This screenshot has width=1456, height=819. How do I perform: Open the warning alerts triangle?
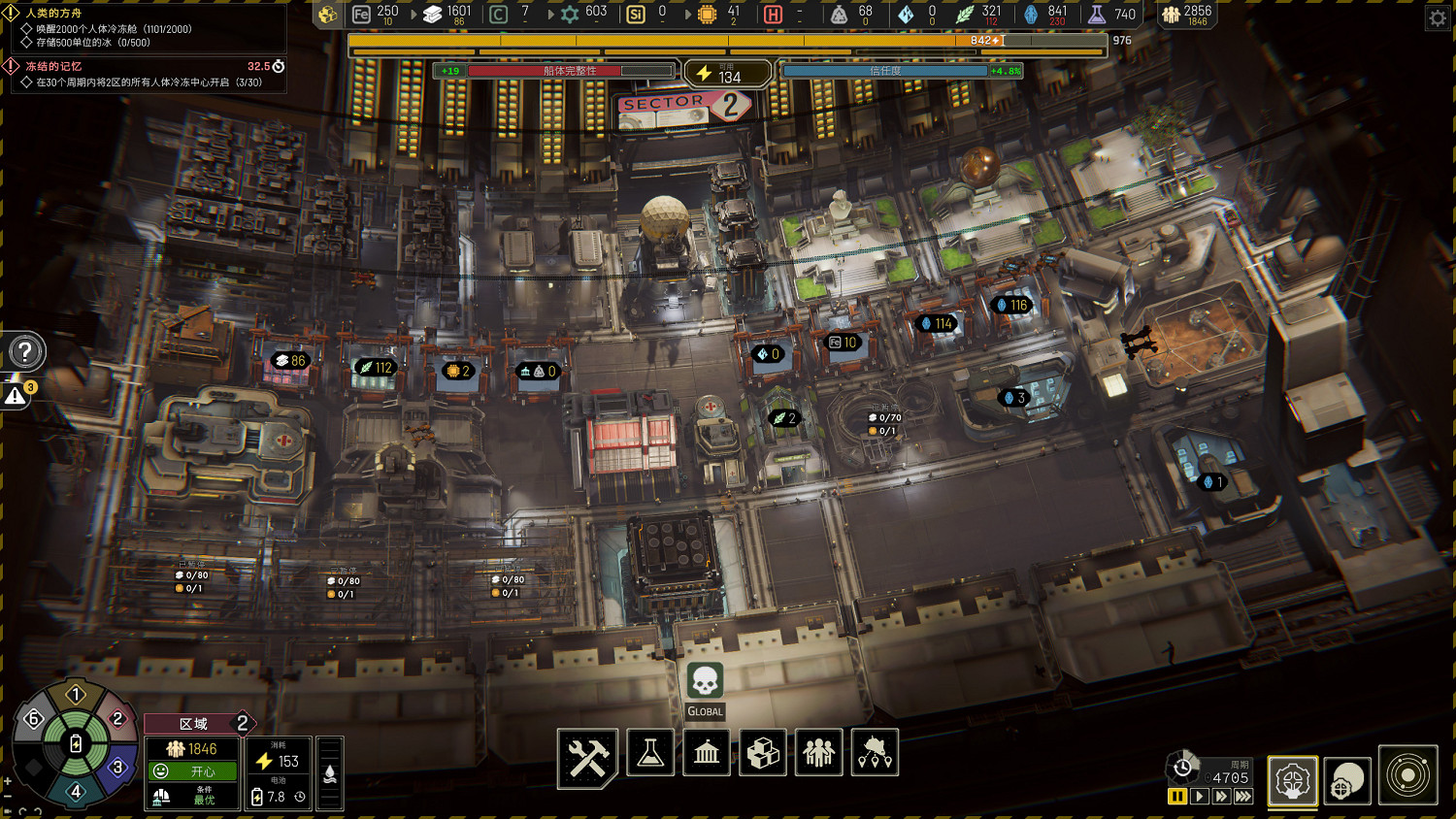[16, 396]
